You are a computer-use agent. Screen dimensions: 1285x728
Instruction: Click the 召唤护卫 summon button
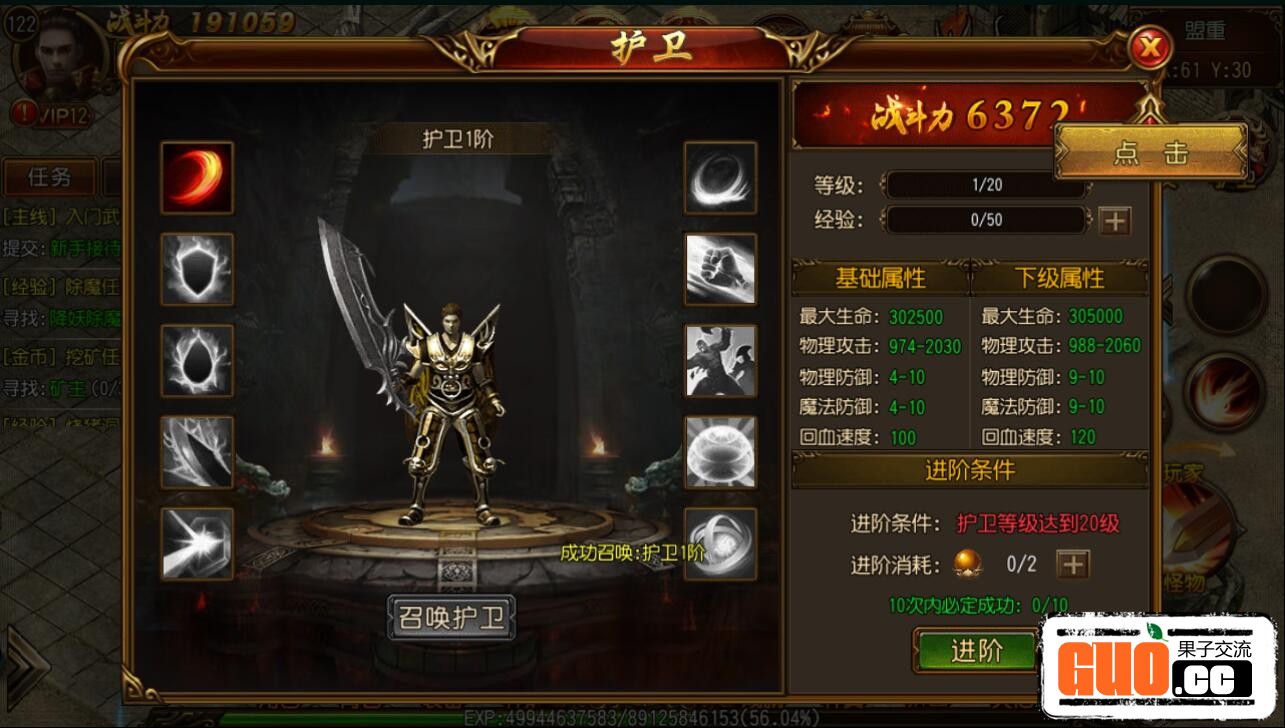point(451,618)
